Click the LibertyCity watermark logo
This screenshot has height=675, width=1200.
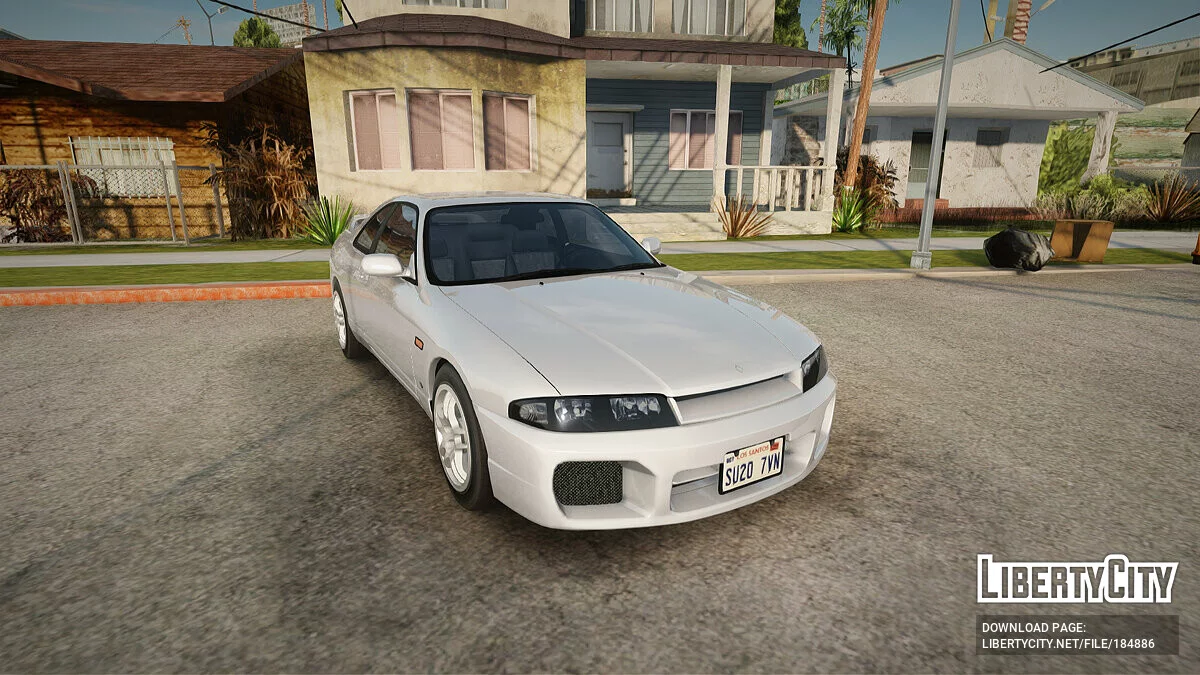(x=1077, y=579)
